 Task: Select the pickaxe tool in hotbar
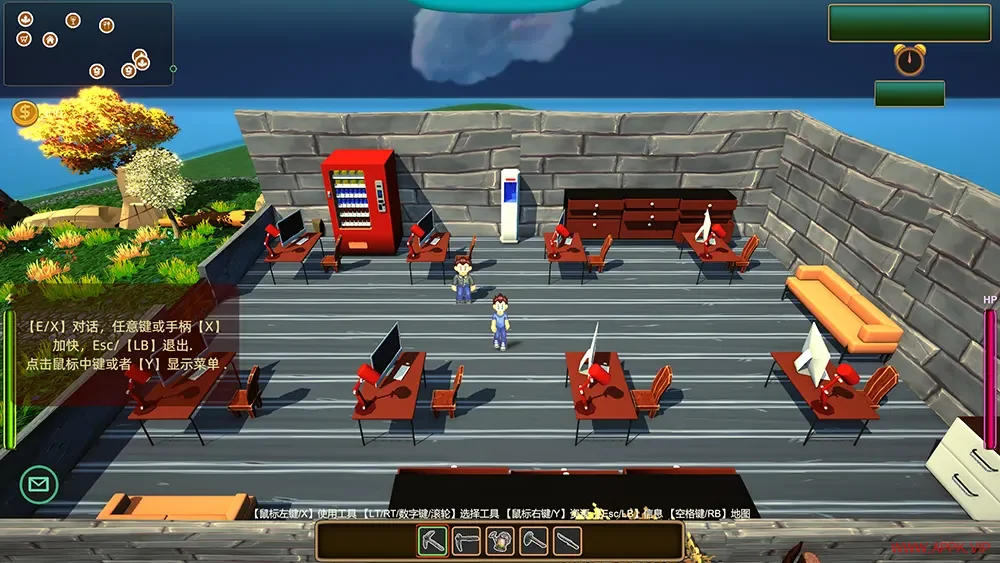click(433, 541)
